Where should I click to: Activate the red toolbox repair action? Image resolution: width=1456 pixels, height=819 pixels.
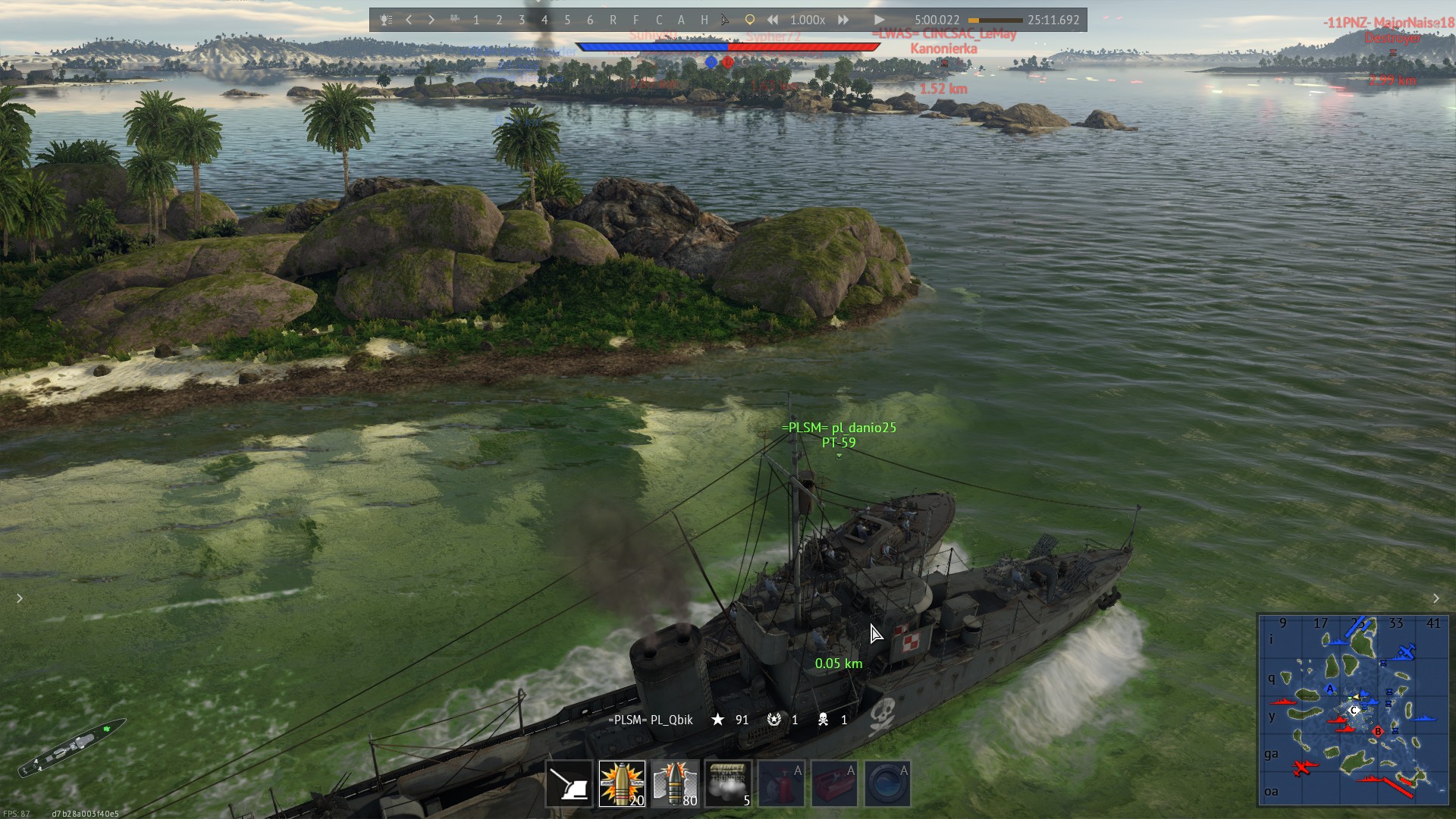(x=834, y=783)
